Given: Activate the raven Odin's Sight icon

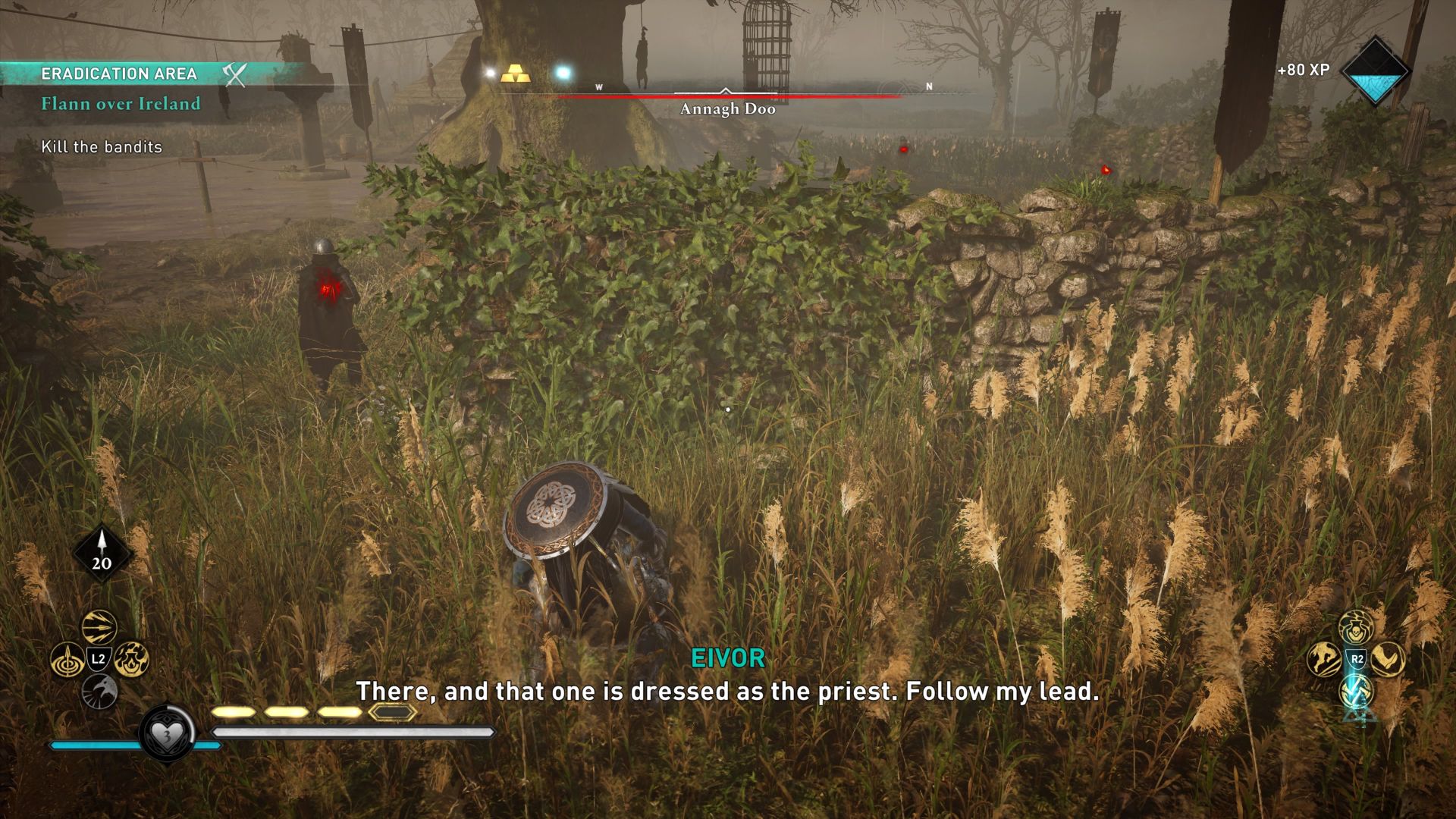Looking at the screenshot, I should (x=99, y=690).
